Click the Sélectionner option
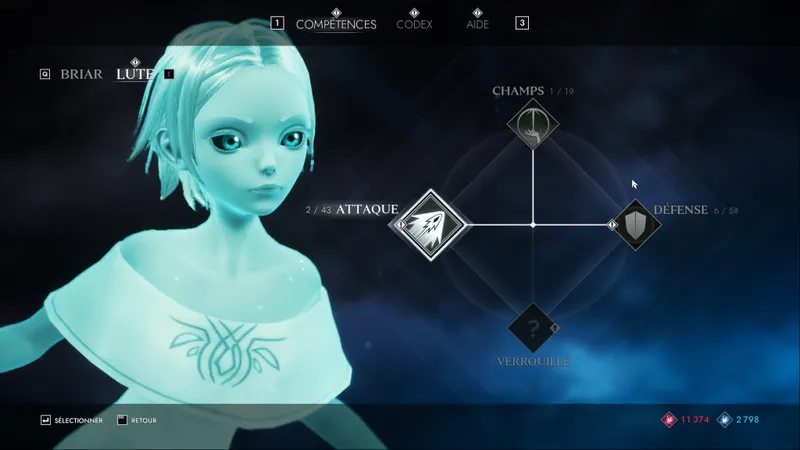Viewport: 800px width, 450px height. [x=72, y=421]
